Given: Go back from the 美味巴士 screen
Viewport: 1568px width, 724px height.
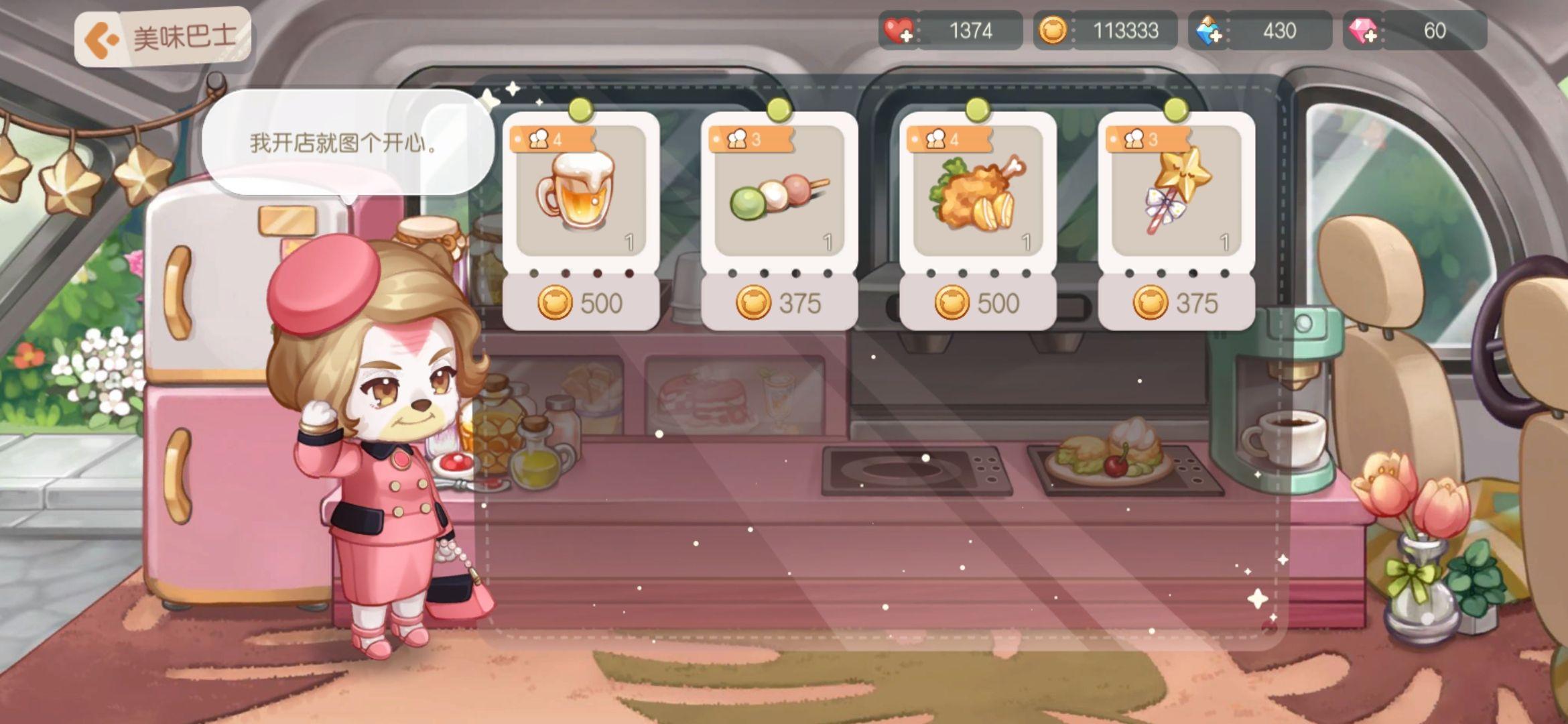Looking at the screenshot, I should click(102, 38).
